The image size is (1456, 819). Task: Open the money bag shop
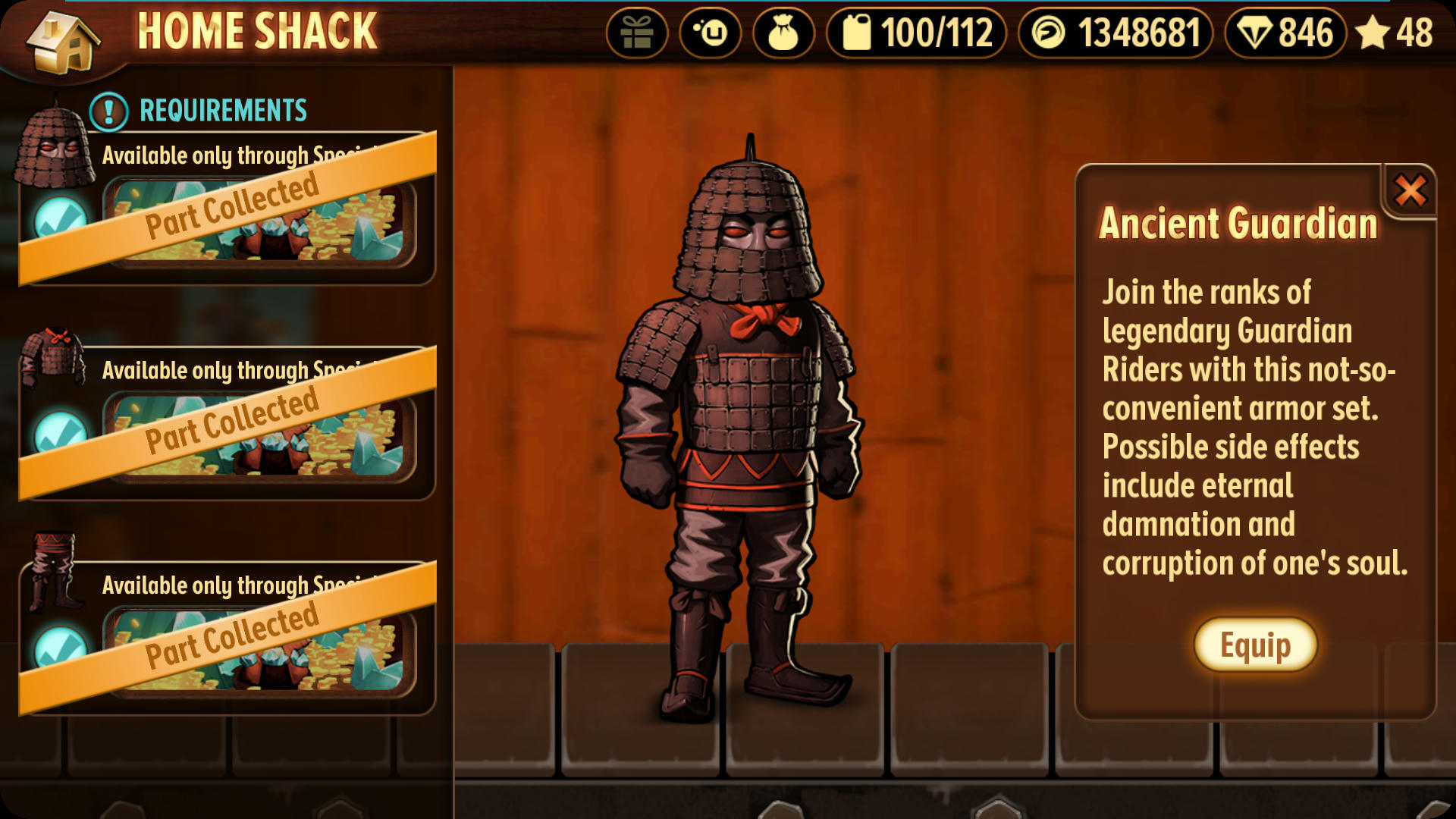[x=783, y=33]
